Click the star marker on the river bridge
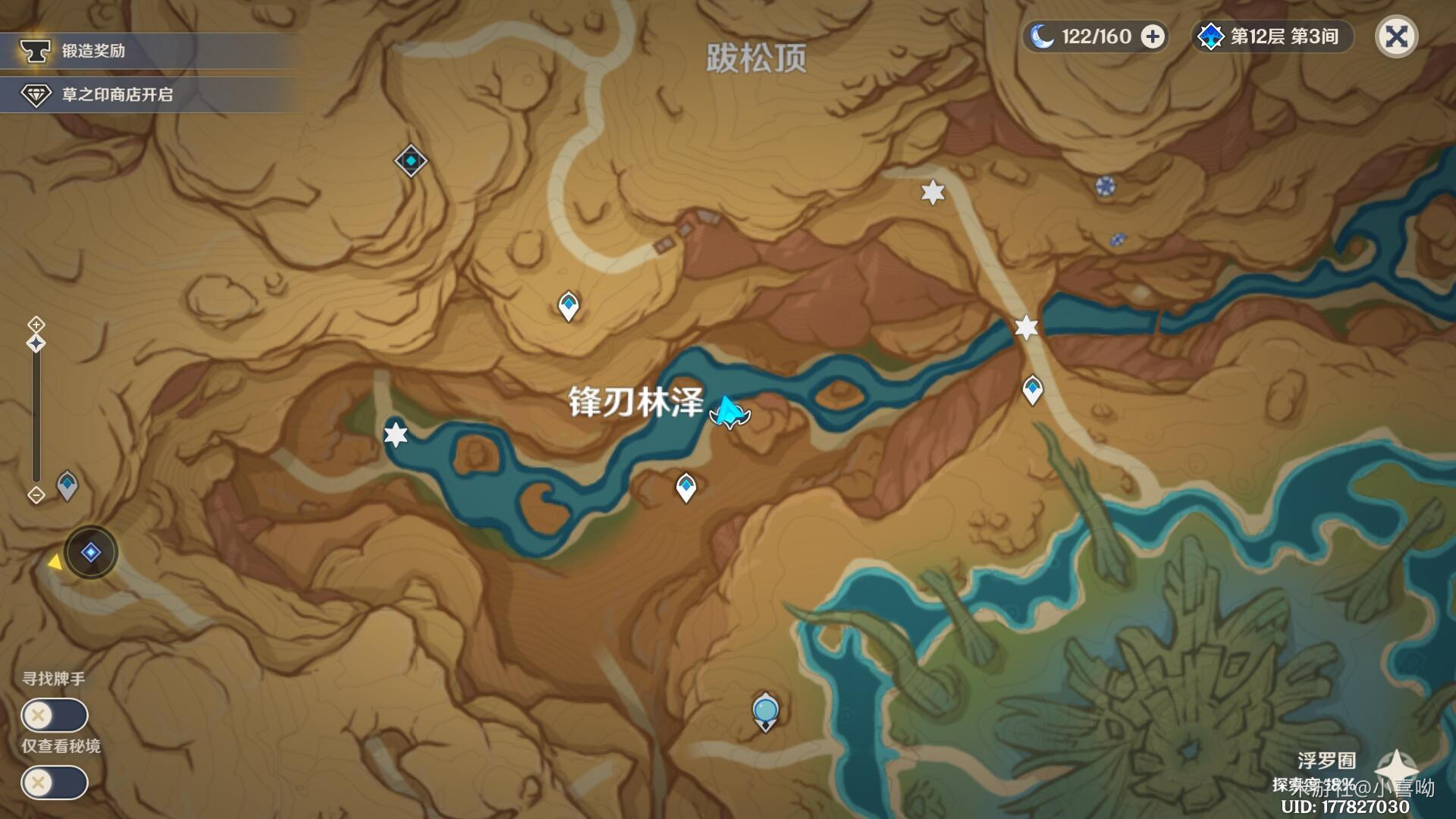 click(x=1026, y=328)
